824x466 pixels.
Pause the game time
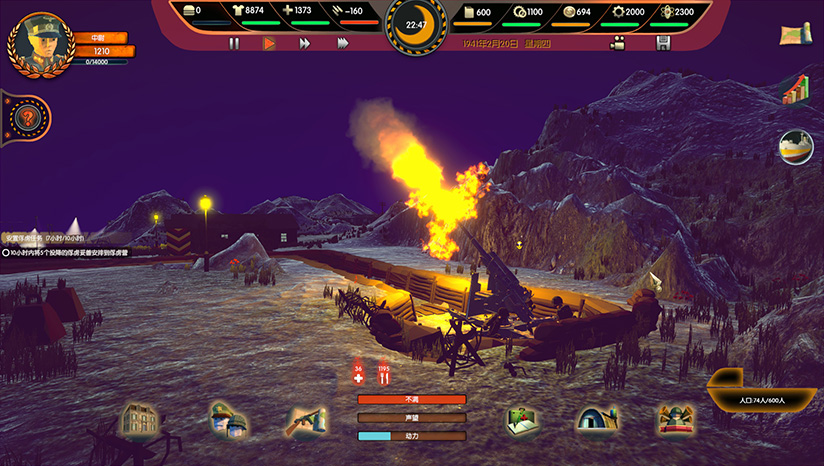234,43
